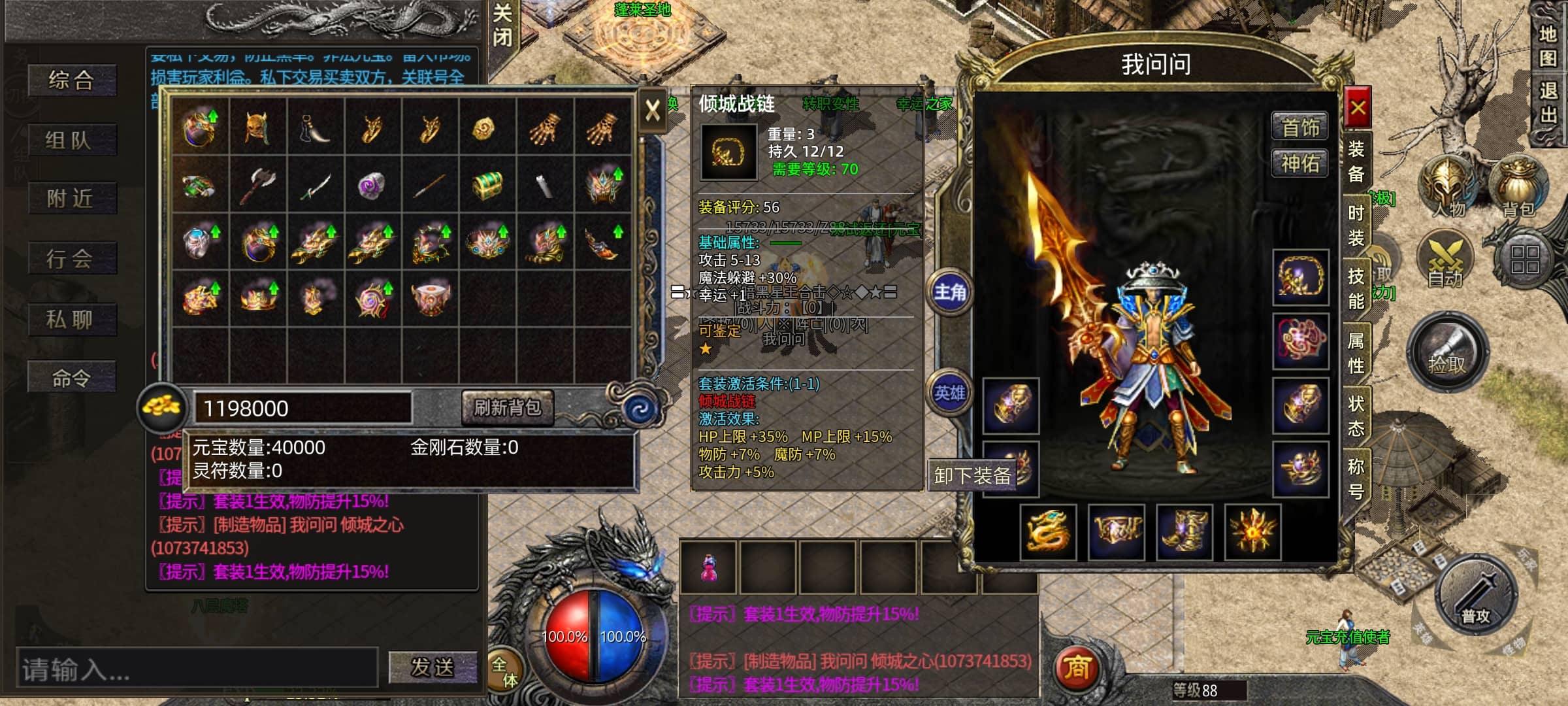The width and height of the screenshot is (1568, 706).
Task: Send the chat message with 发送
Action: coord(432,667)
